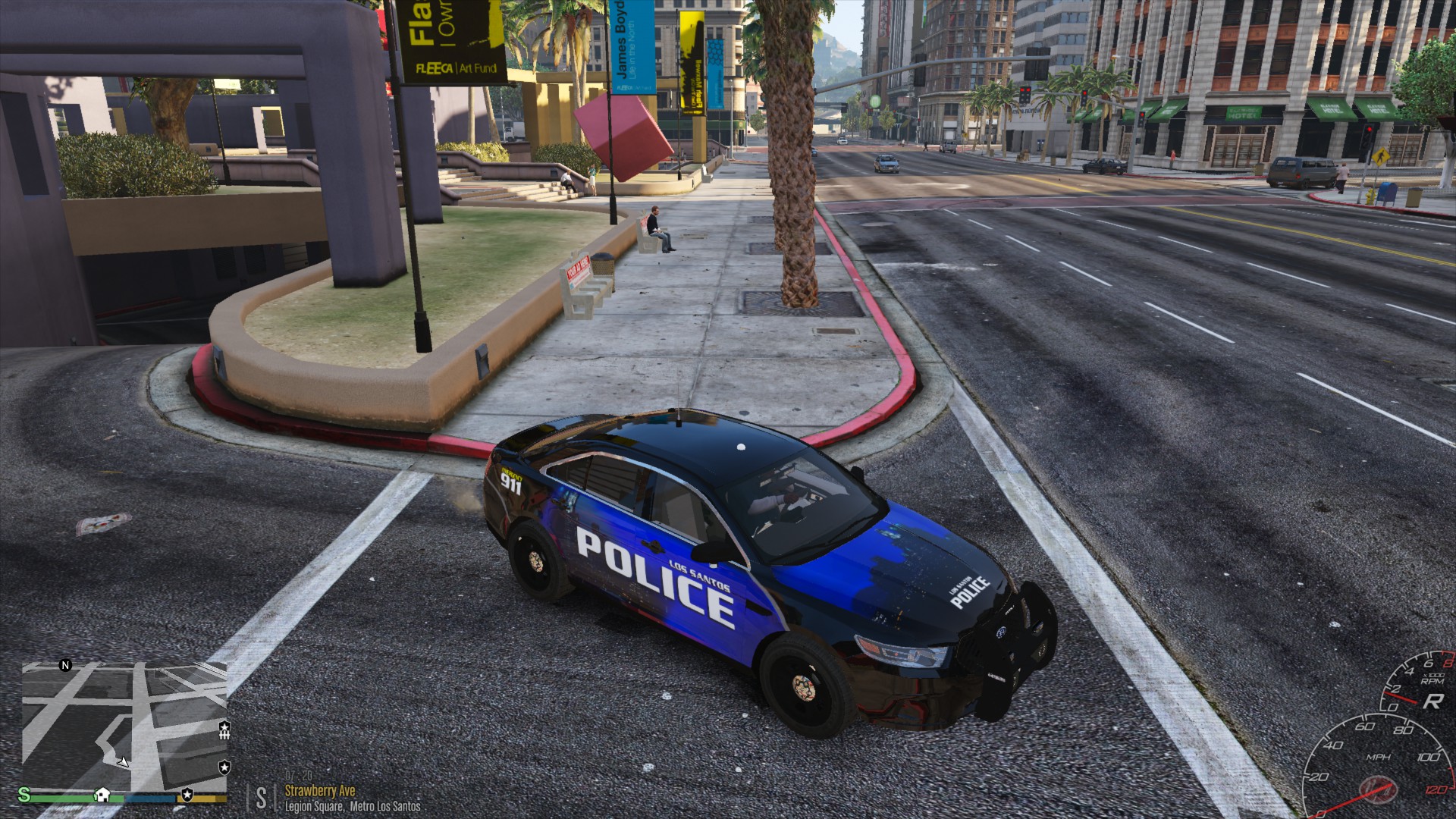
Task: Select the white house safehouse blip
Action: pyautogui.click(x=102, y=795)
